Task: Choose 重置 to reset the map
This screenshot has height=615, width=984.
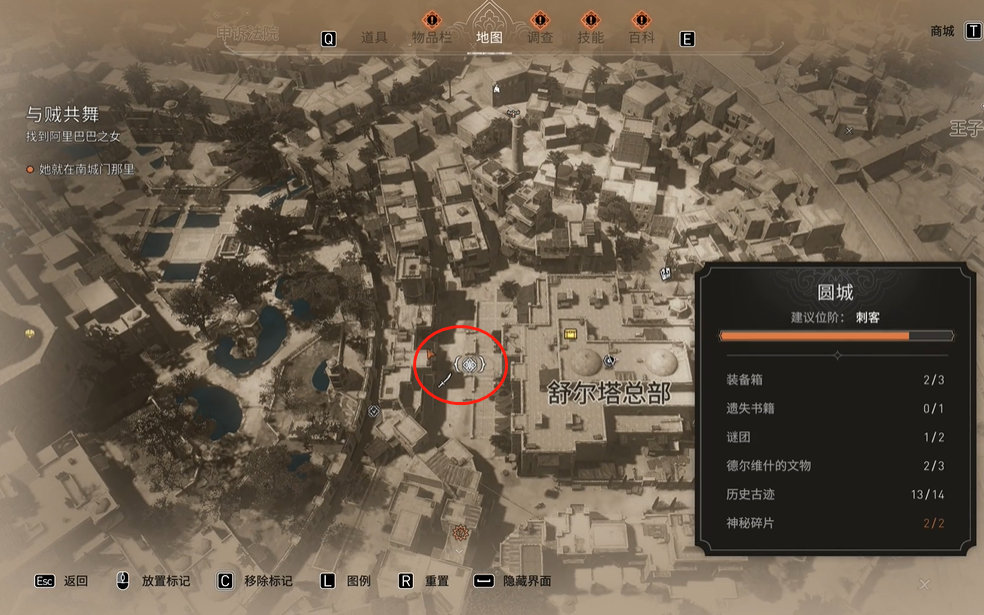Action: (436, 581)
